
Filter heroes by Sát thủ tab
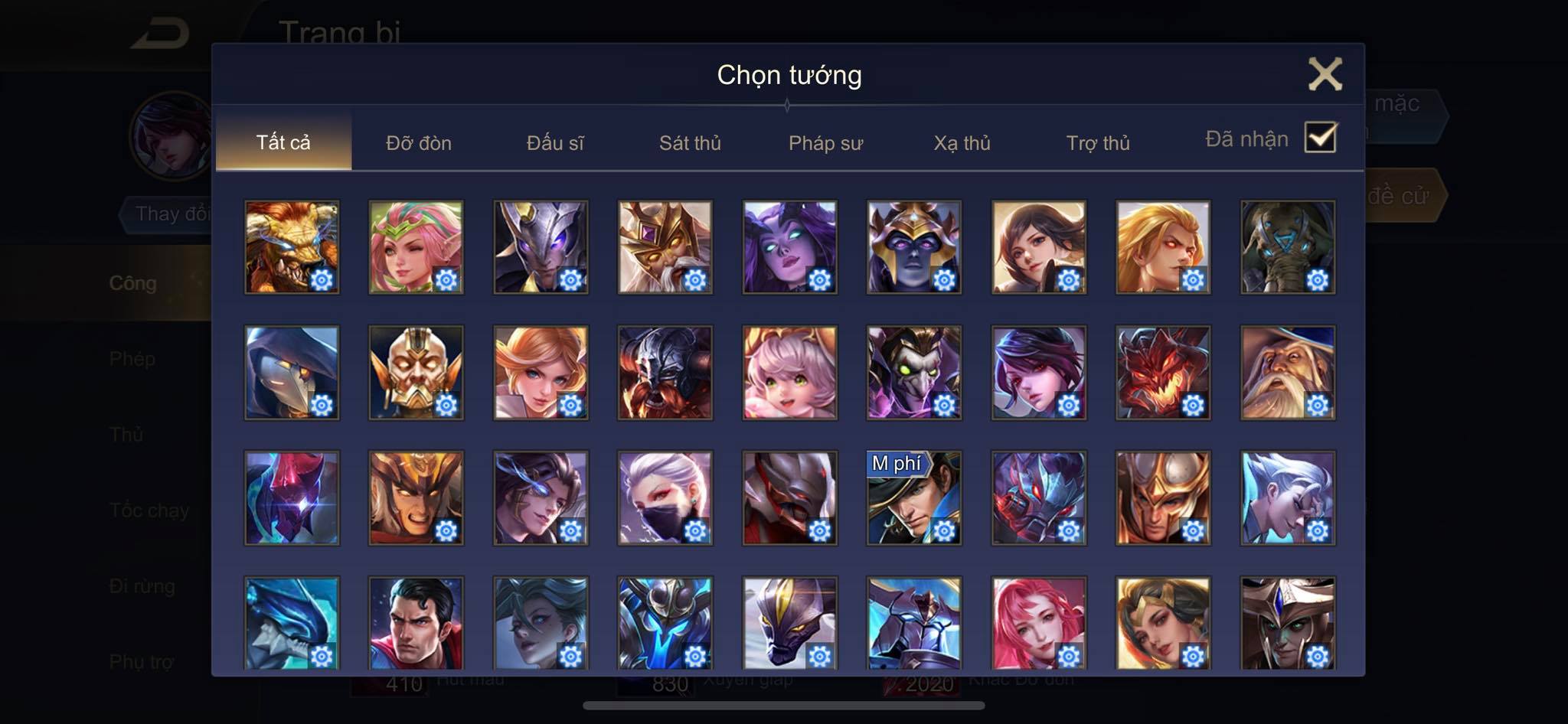click(x=690, y=143)
